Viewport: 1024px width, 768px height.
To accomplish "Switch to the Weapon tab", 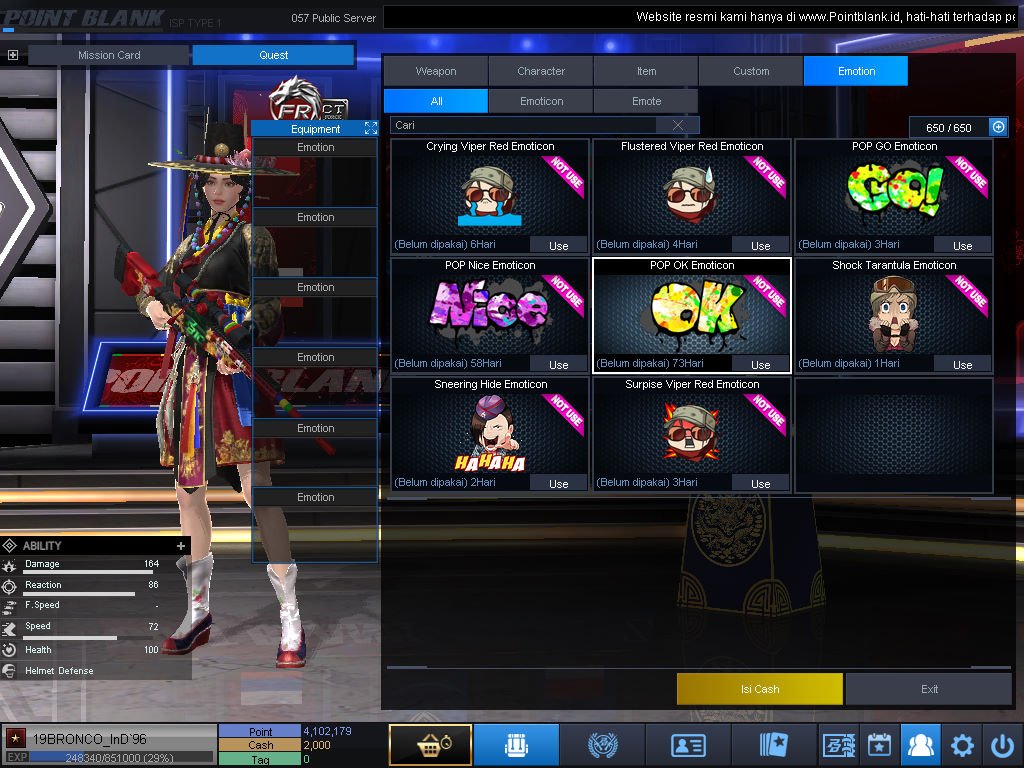I will pos(436,71).
